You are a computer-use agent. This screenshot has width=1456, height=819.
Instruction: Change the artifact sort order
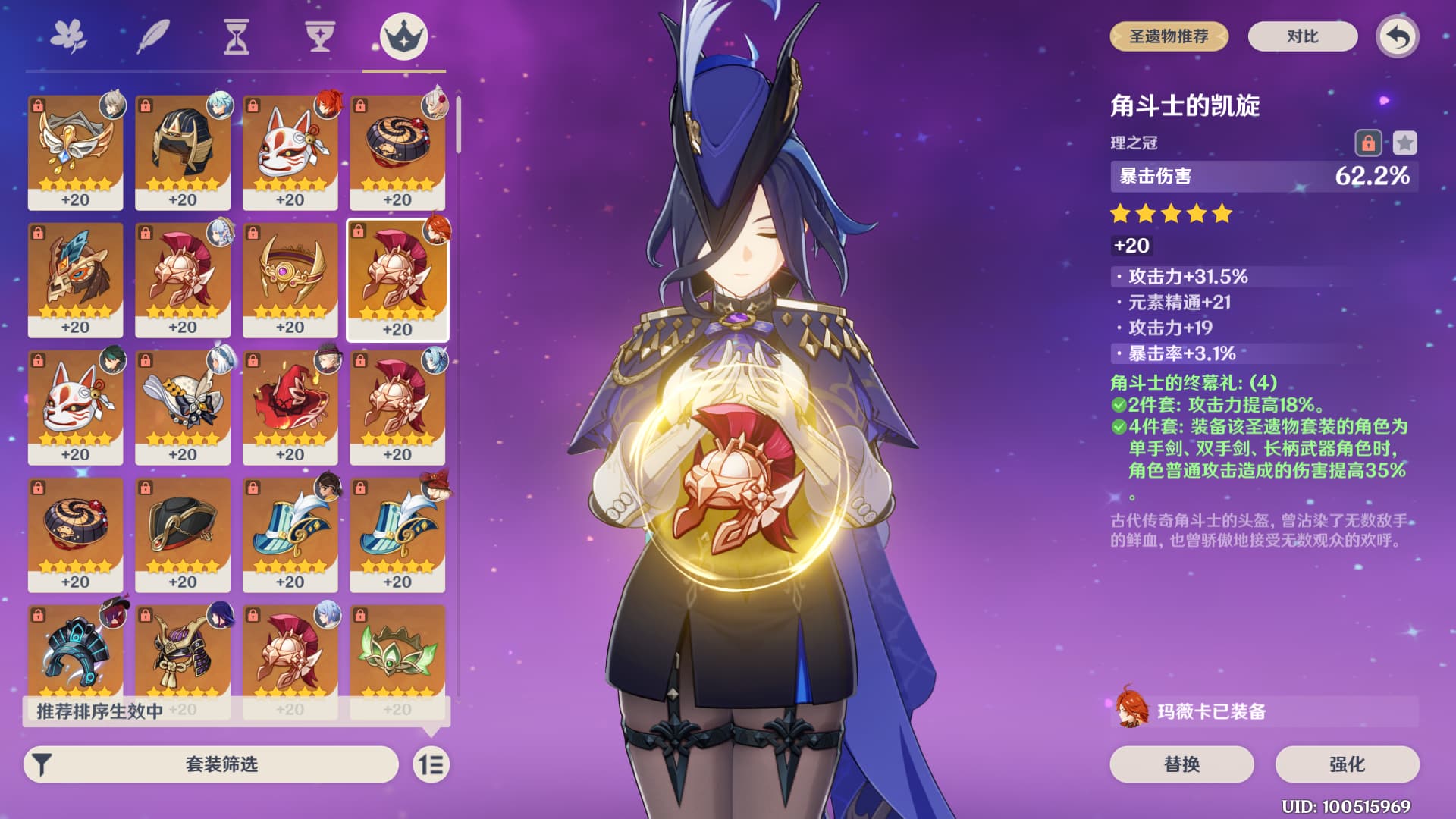tap(431, 764)
